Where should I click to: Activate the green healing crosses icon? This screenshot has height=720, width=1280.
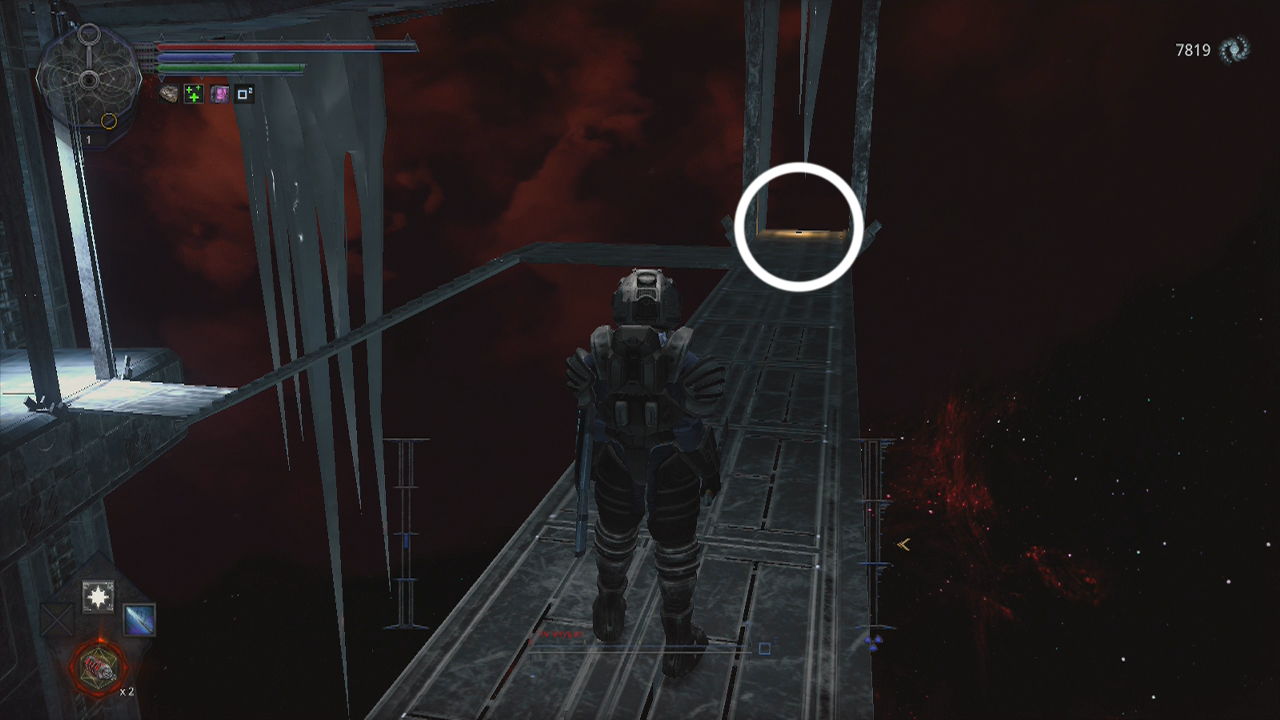click(x=194, y=93)
